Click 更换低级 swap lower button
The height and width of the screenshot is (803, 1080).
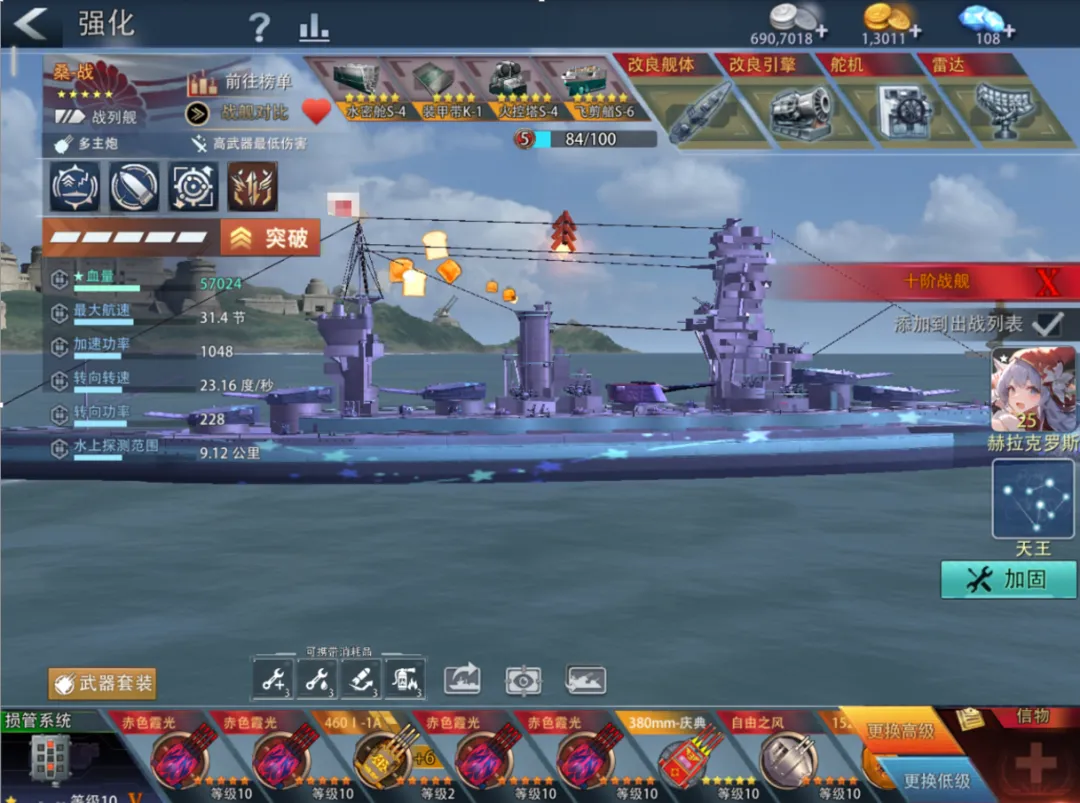point(936,780)
